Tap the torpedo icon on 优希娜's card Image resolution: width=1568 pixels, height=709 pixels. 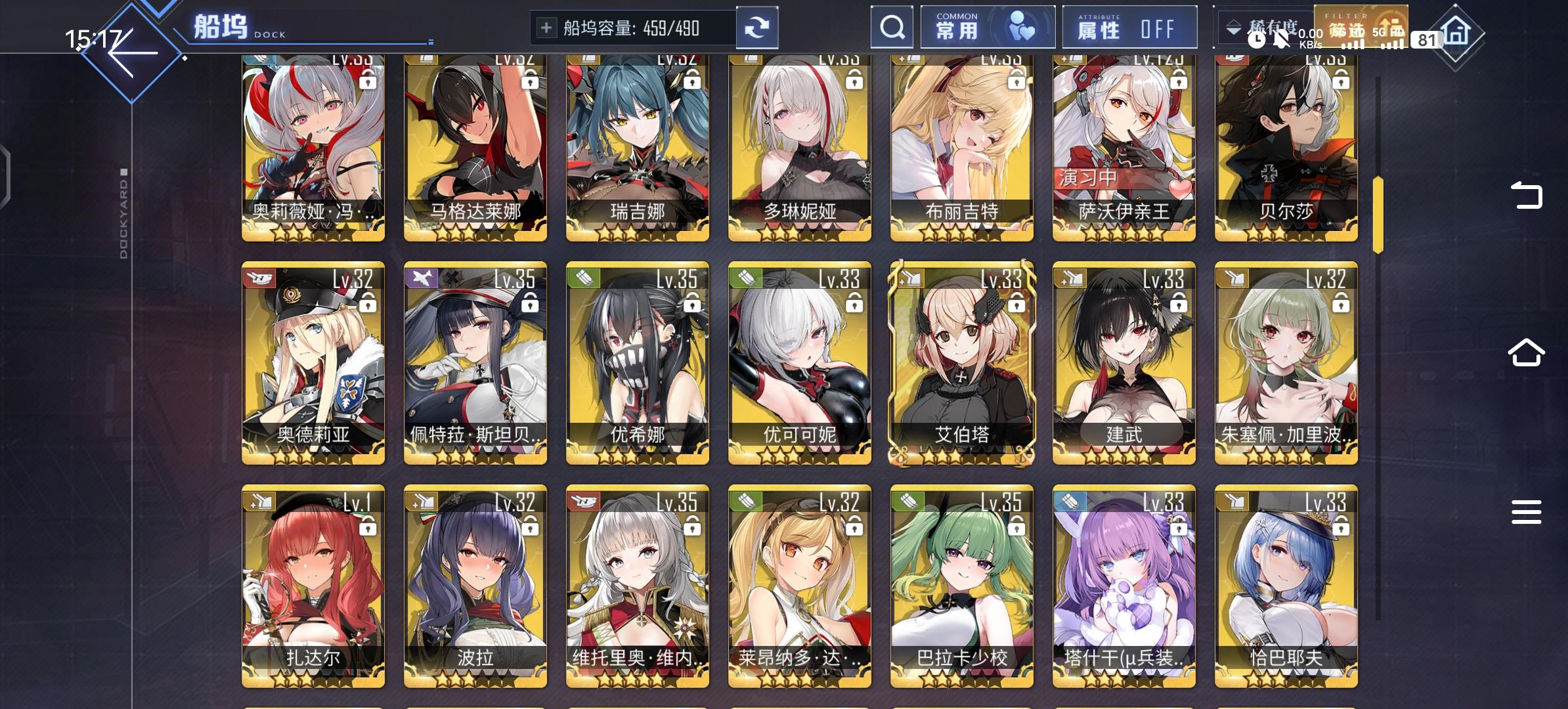pyautogui.click(x=582, y=278)
